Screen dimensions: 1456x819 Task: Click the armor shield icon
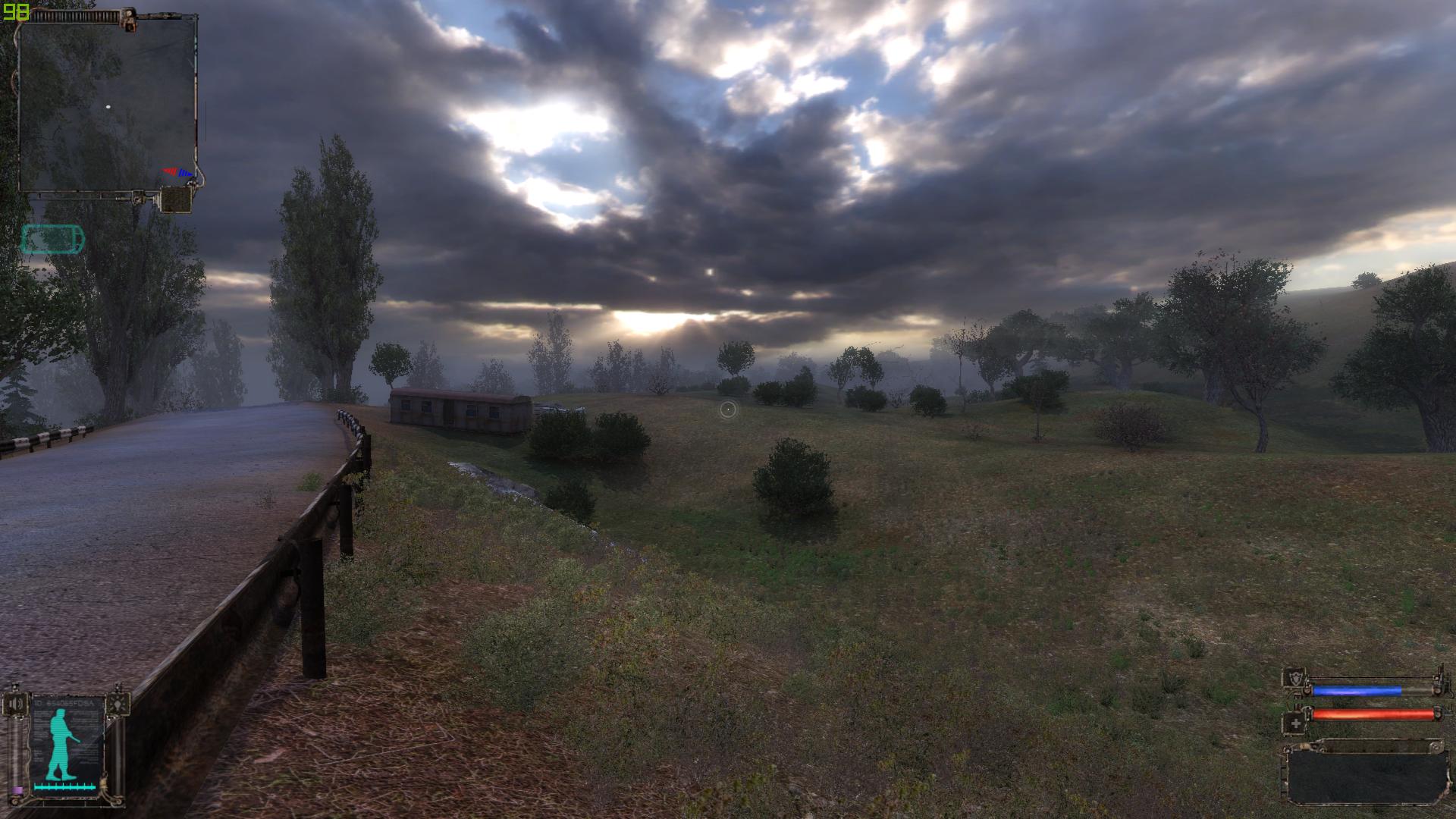click(x=1296, y=679)
